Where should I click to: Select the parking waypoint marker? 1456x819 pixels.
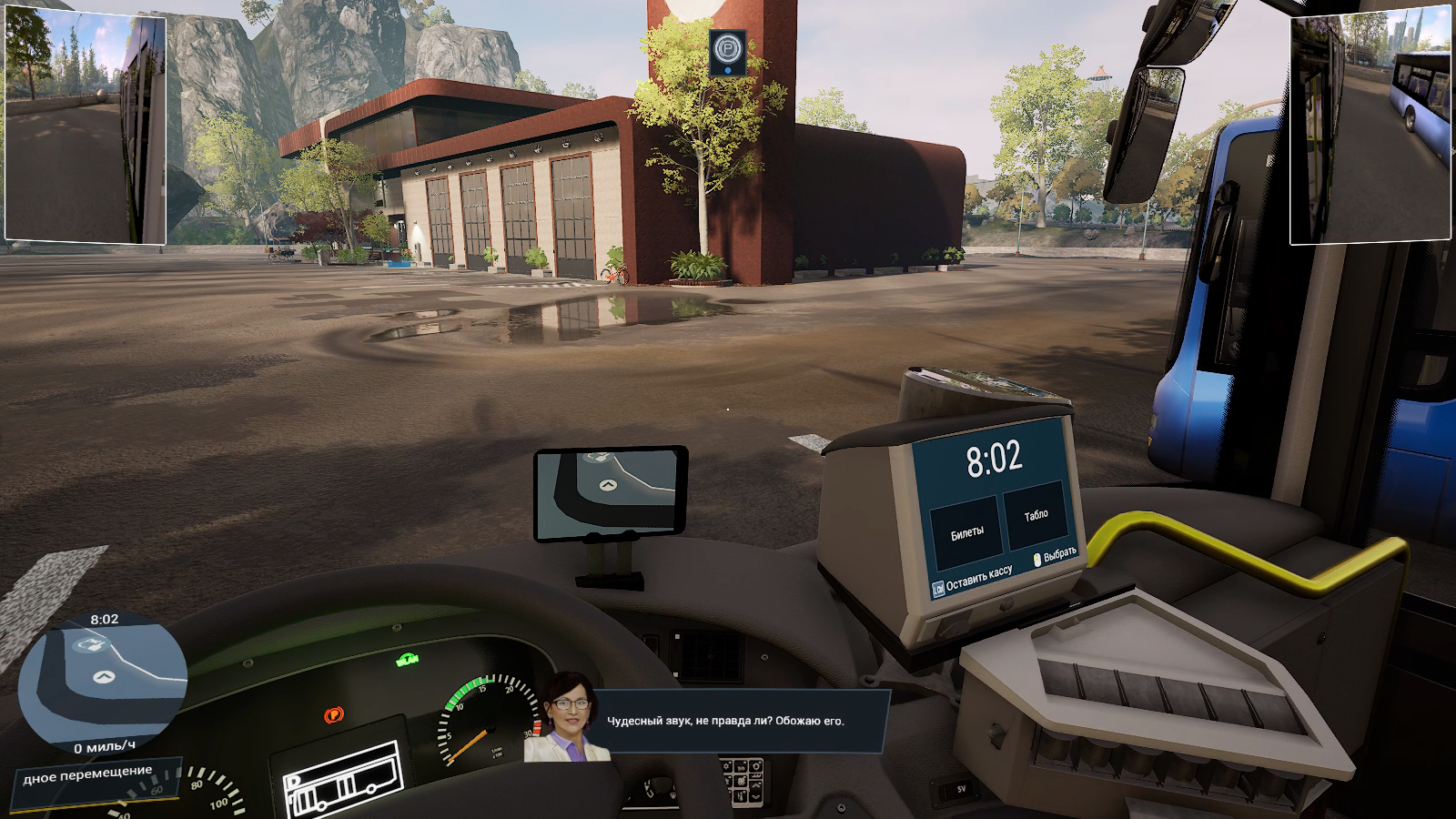pyautogui.click(x=727, y=47)
